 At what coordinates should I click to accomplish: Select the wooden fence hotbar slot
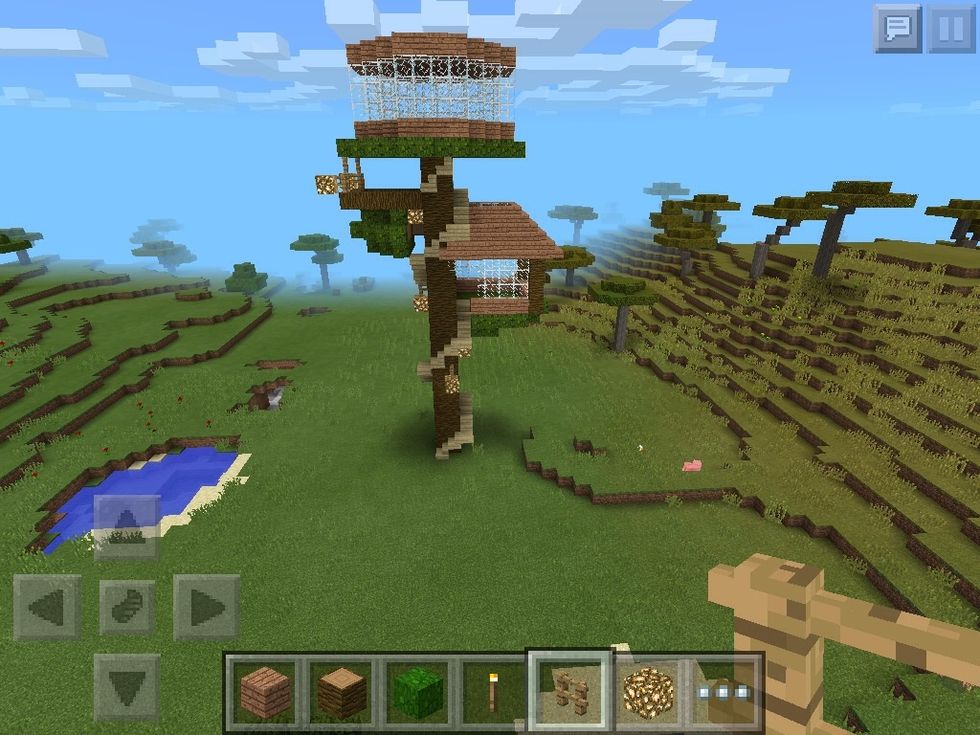570,691
